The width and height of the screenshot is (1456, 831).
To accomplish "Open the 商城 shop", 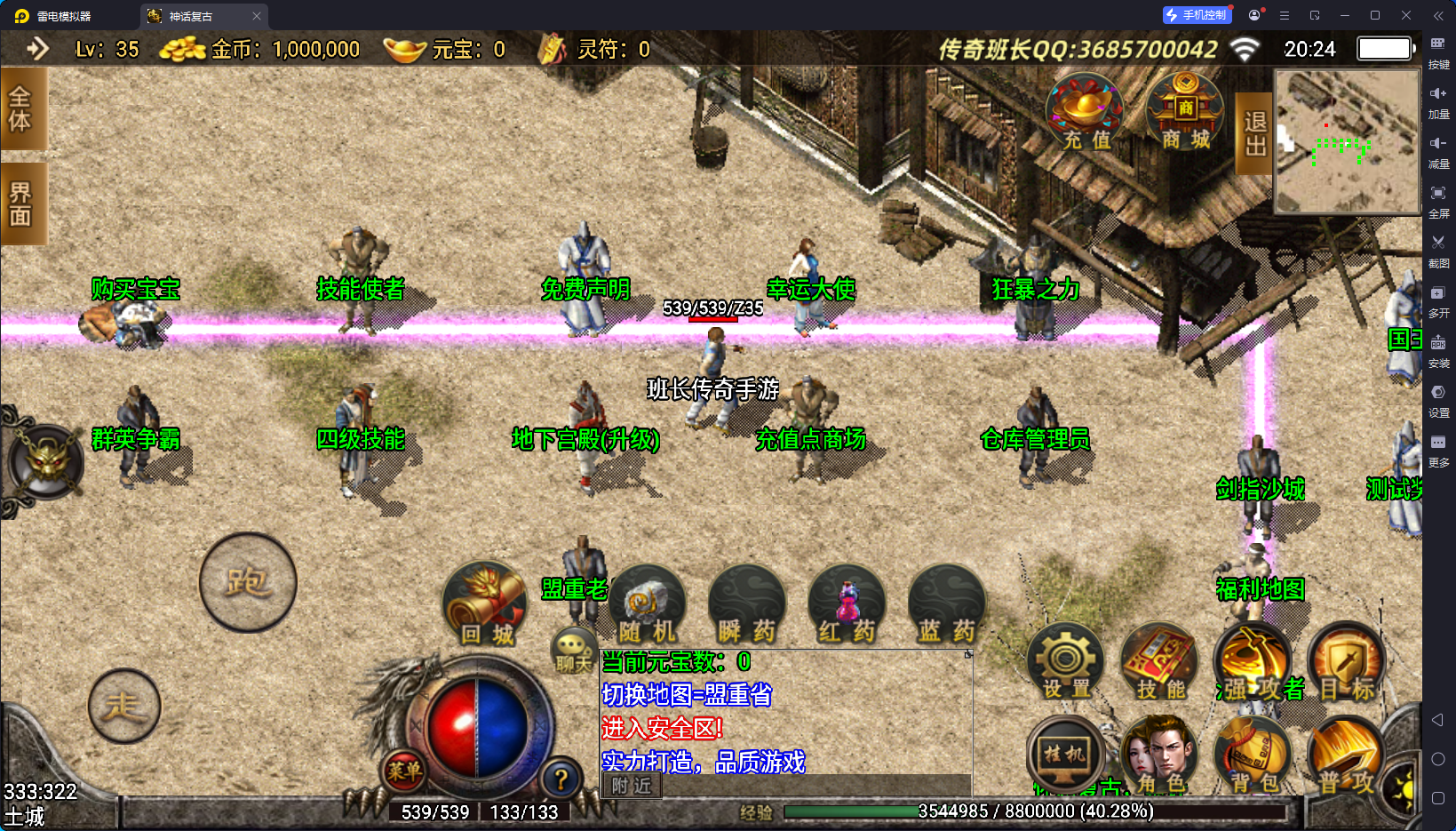I will (x=1185, y=113).
